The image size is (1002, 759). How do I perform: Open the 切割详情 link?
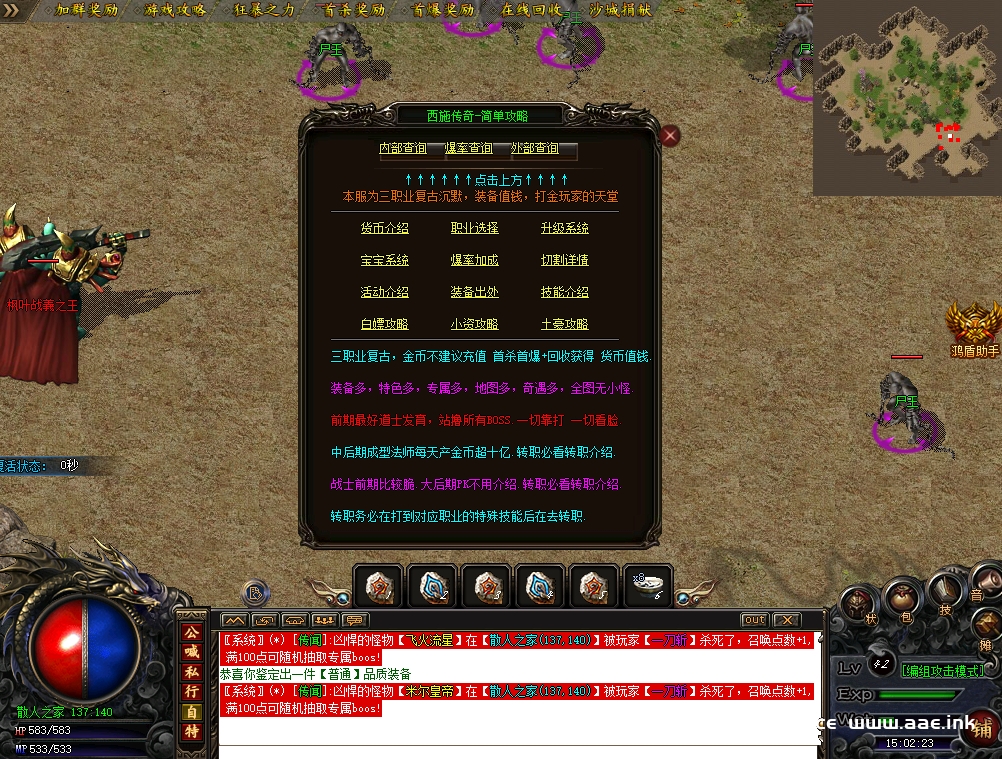pyautogui.click(x=565, y=260)
